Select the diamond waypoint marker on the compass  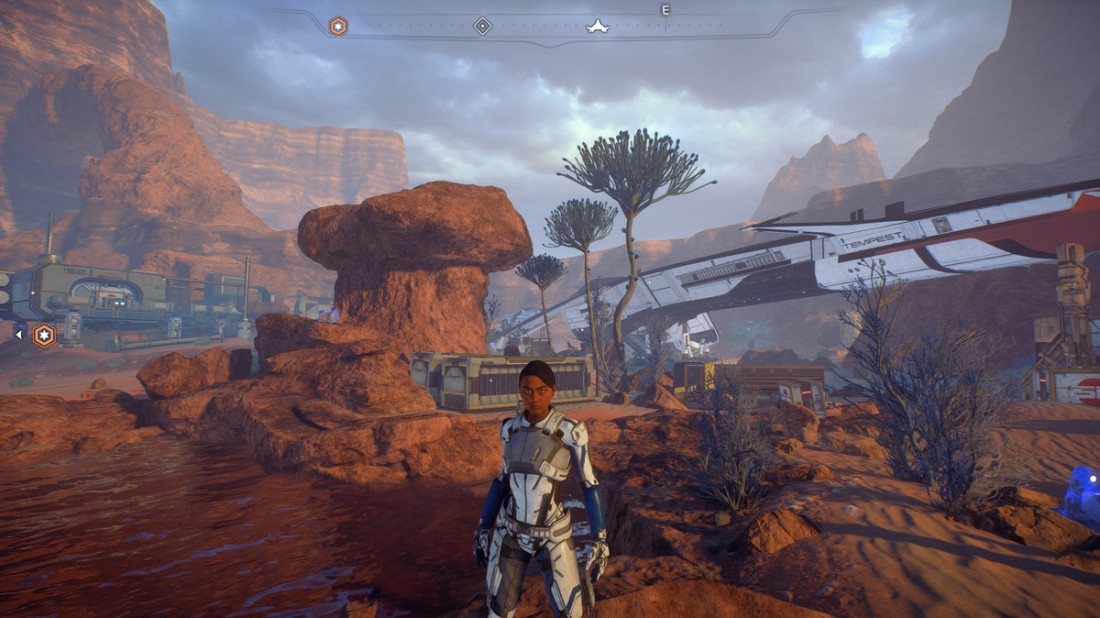pyautogui.click(x=482, y=26)
